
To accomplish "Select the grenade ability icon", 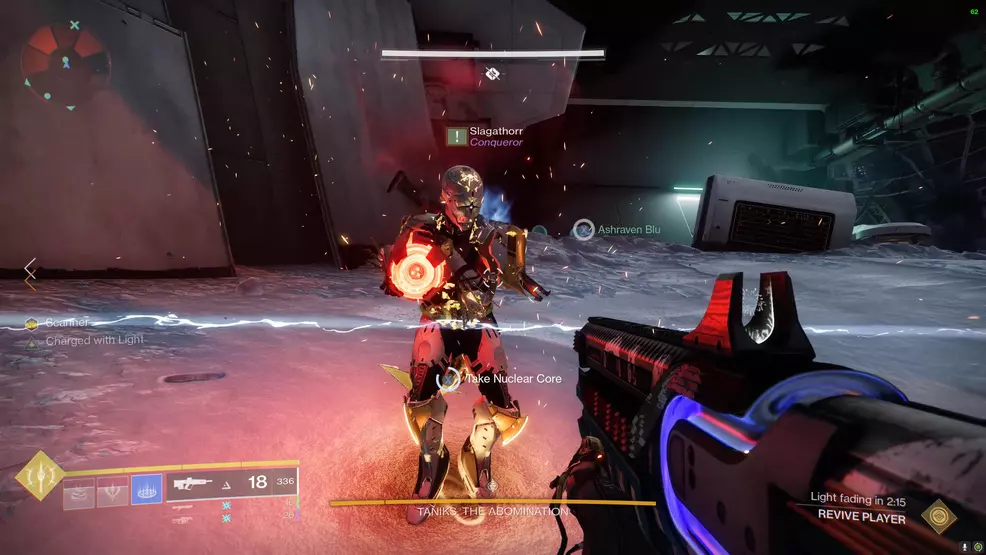I will (x=79, y=491).
